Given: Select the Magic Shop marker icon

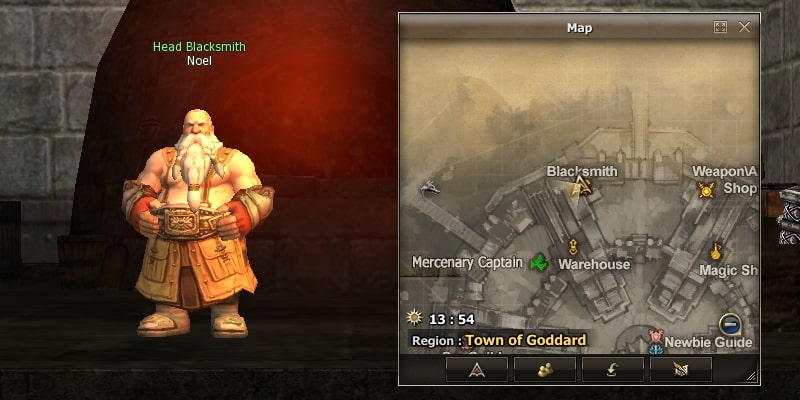Looking at the screenshot, I should pos(716,252).
